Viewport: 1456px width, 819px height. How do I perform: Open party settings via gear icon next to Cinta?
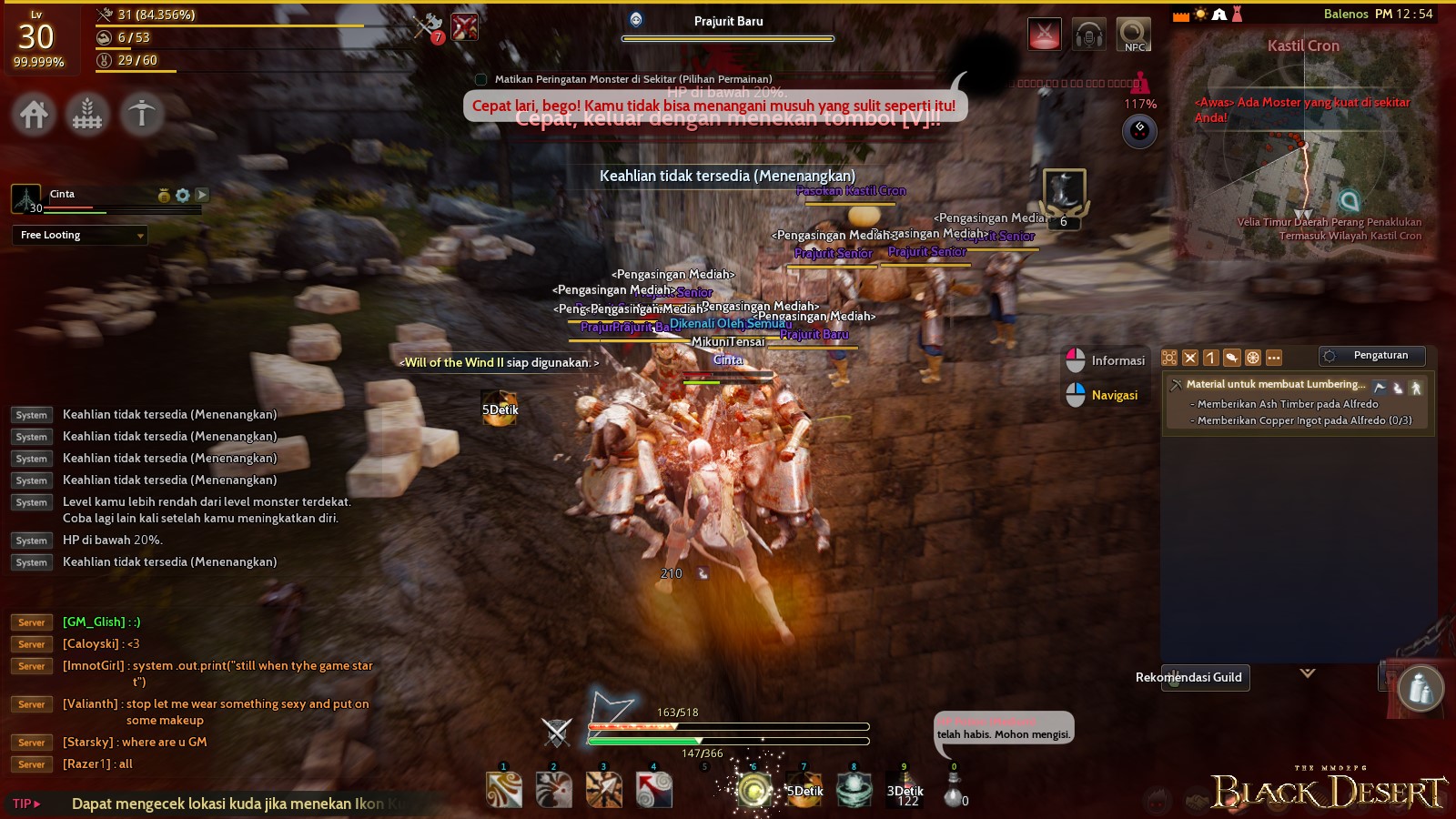pos(181,195)
